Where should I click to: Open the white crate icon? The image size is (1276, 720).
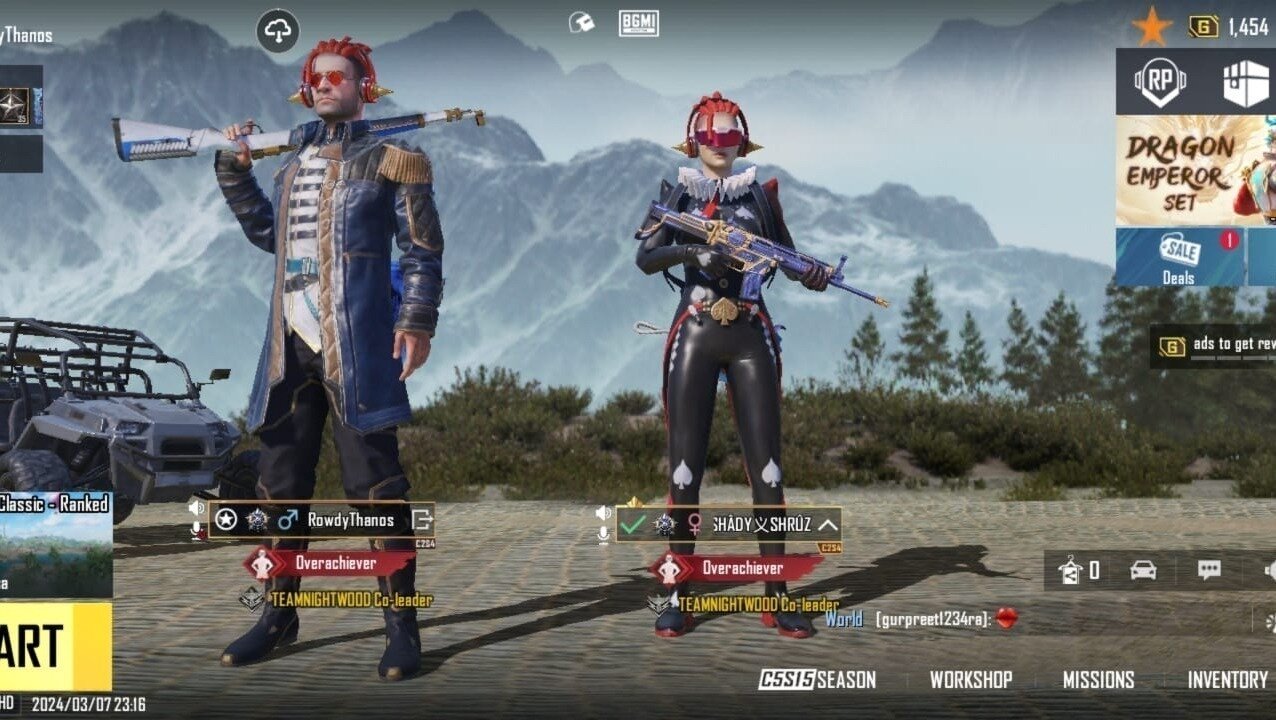pyautogui.click(x=1245, y=82)
